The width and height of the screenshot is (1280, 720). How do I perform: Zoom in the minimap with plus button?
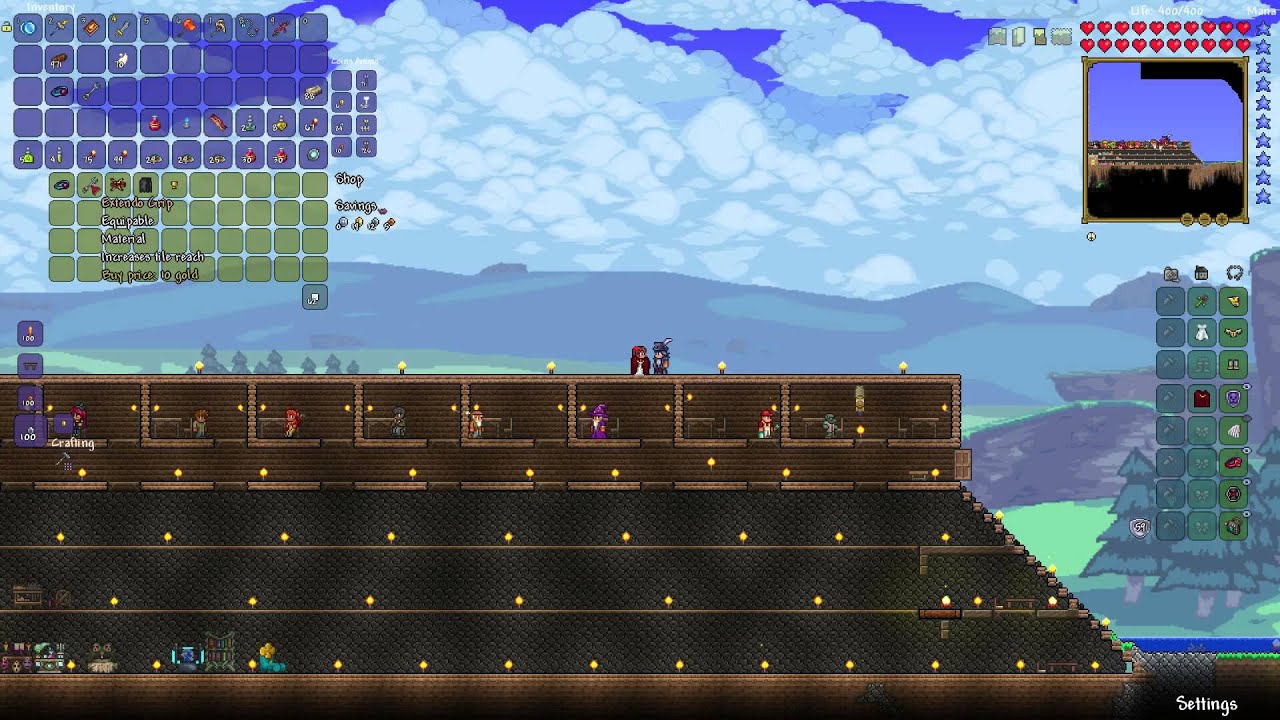click(1221, 220)
